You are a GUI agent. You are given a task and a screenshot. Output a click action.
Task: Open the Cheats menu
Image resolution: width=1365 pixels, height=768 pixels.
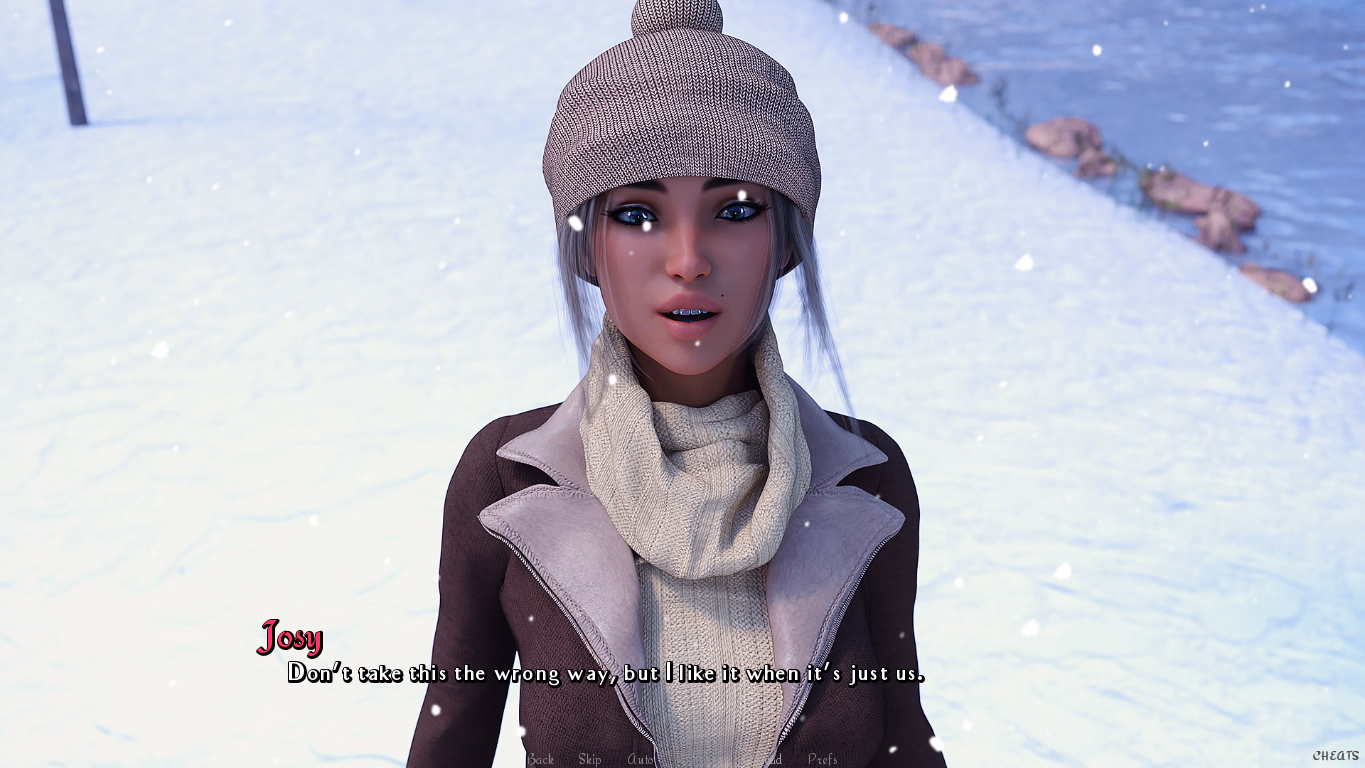1336,756
